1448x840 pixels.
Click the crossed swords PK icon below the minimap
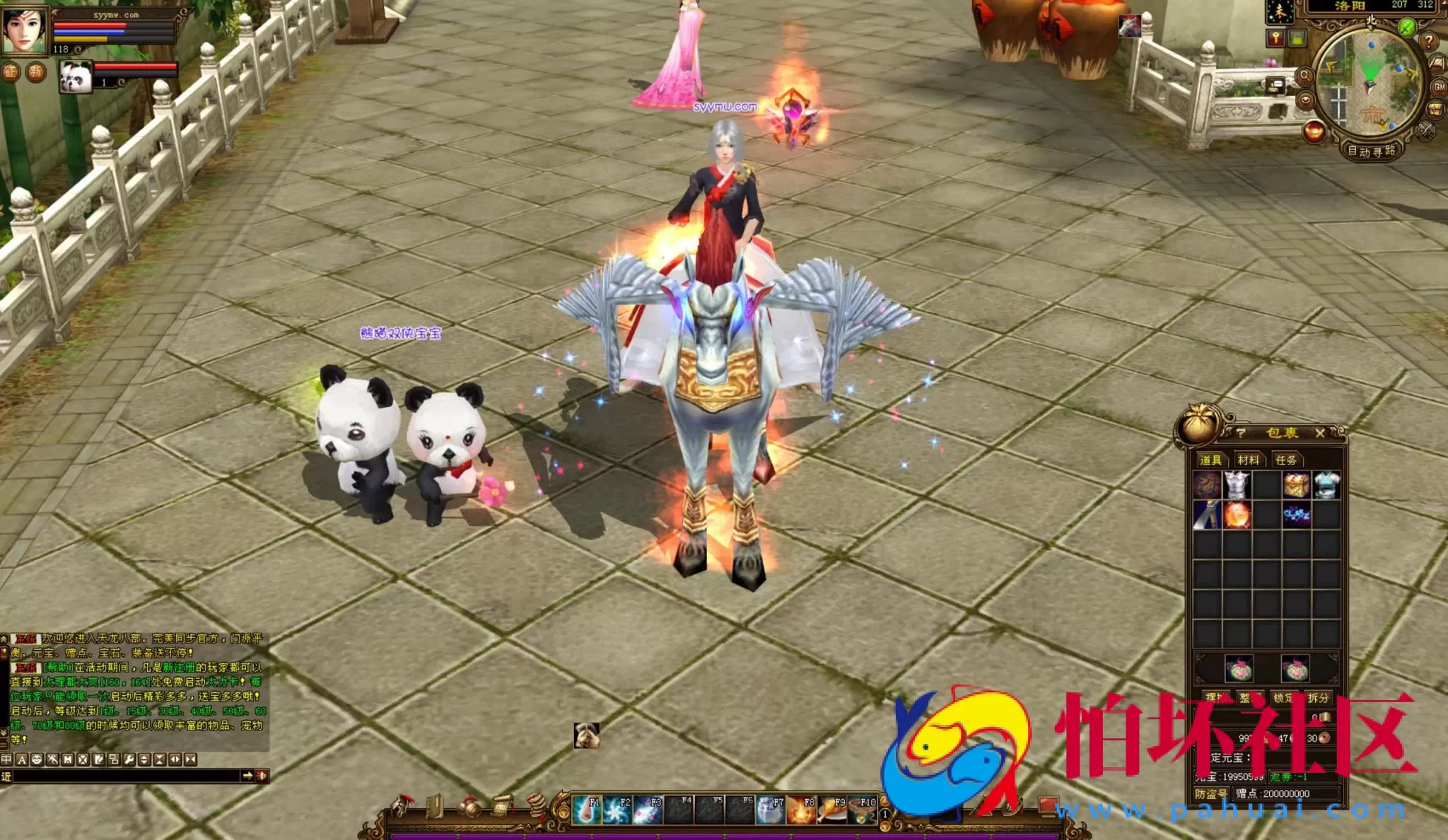1425,132
